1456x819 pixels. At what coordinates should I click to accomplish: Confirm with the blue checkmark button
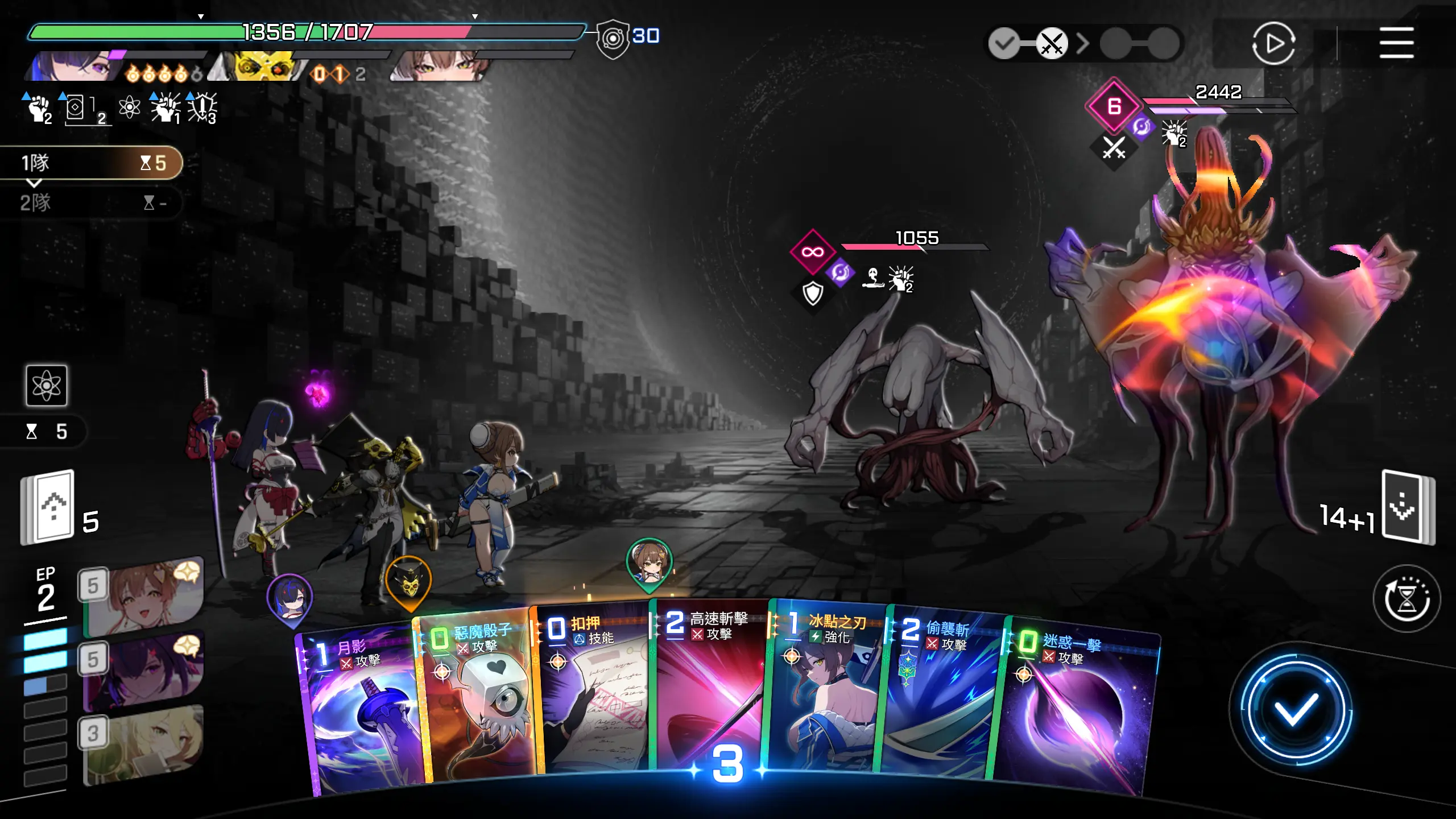pos(1296,709)
